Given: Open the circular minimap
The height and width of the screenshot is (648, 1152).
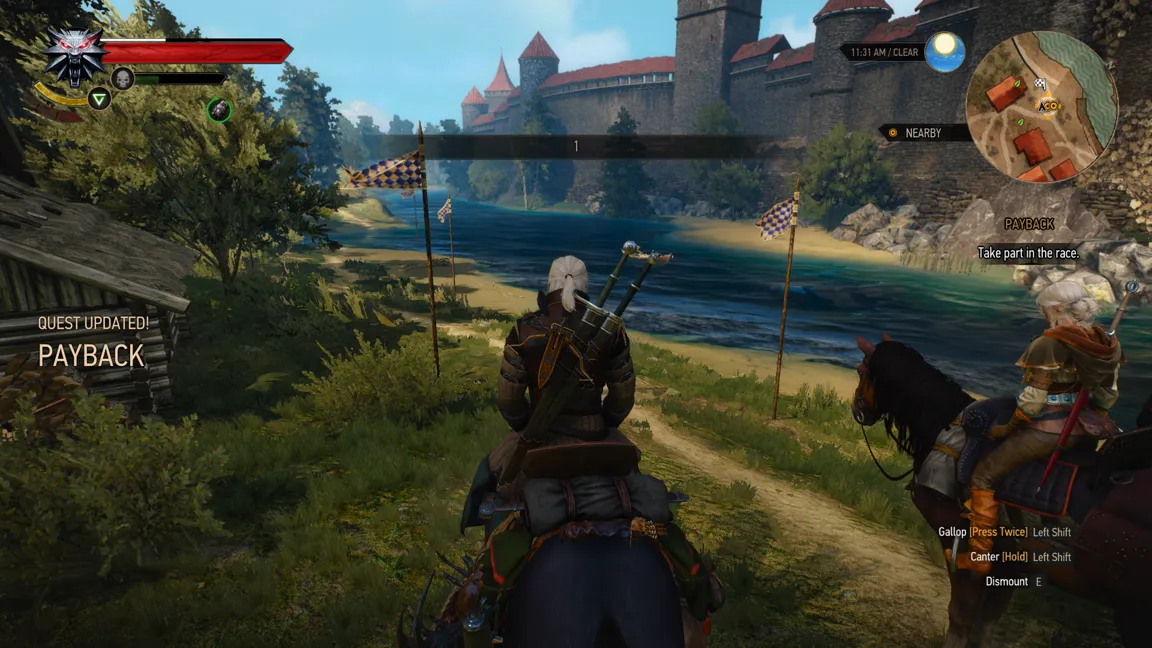Looking at the screenshot, I should [1041, 107].
